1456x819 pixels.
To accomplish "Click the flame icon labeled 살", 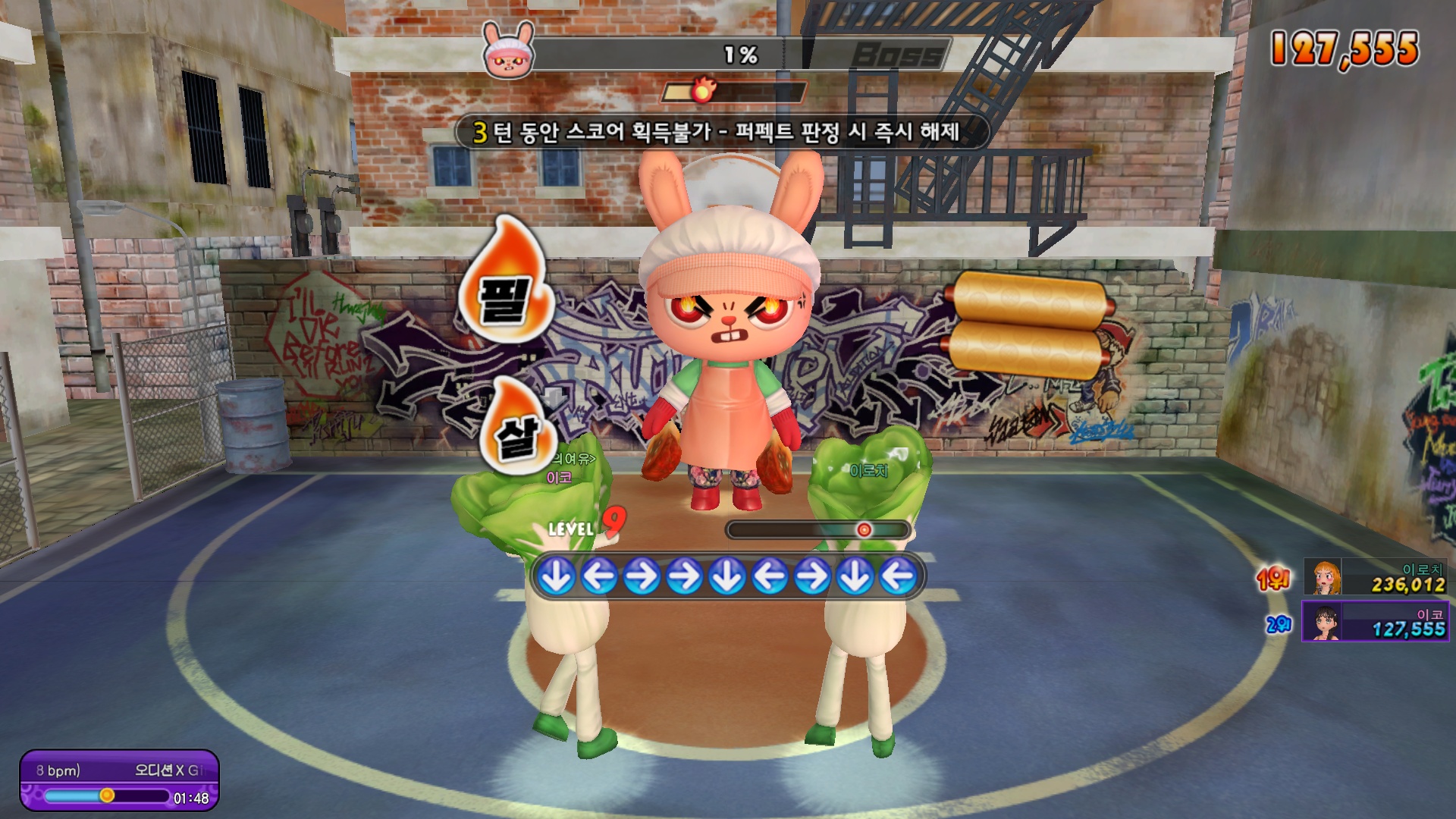I will tap(519, 429).
